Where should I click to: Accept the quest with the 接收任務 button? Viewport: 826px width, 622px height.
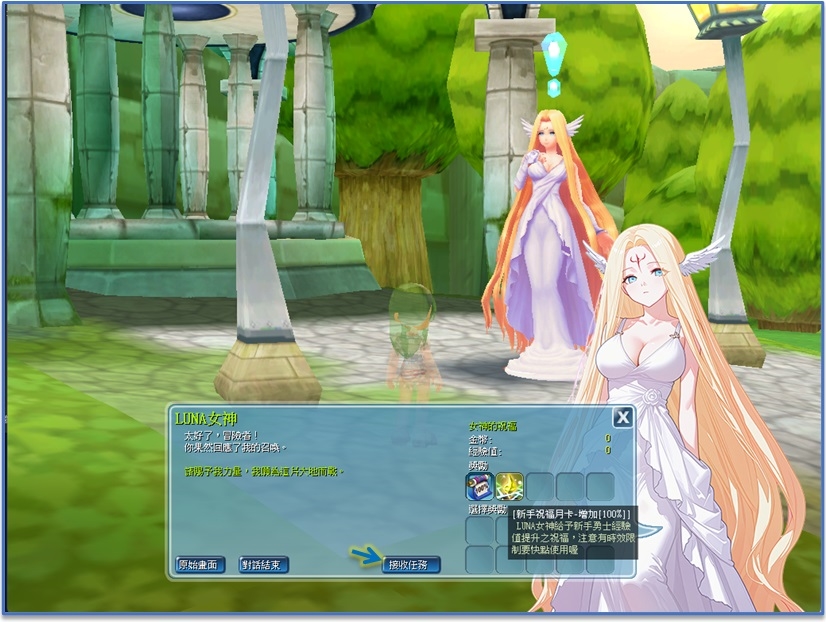(x=411, y=565)
